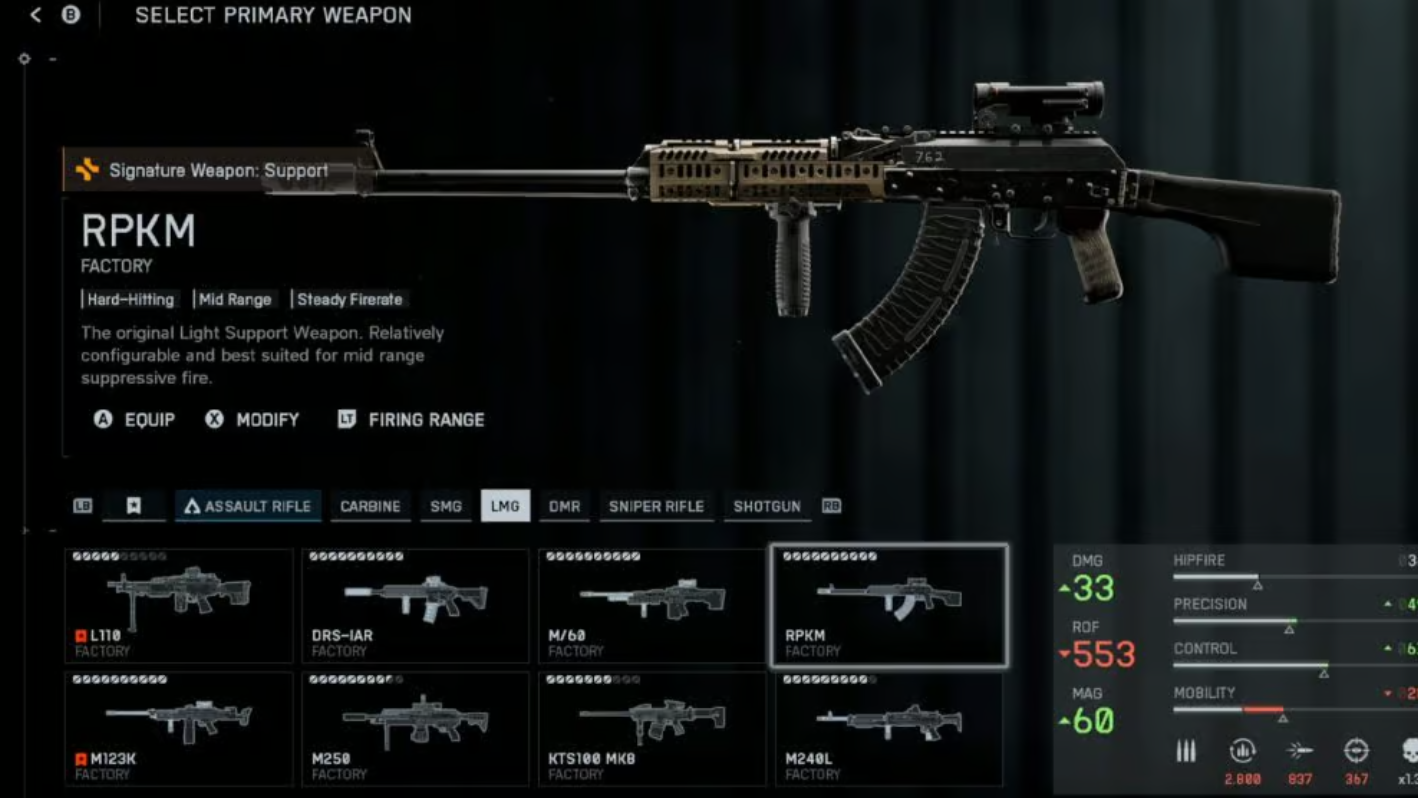Show the DMR weapons tab

[564, 506]
